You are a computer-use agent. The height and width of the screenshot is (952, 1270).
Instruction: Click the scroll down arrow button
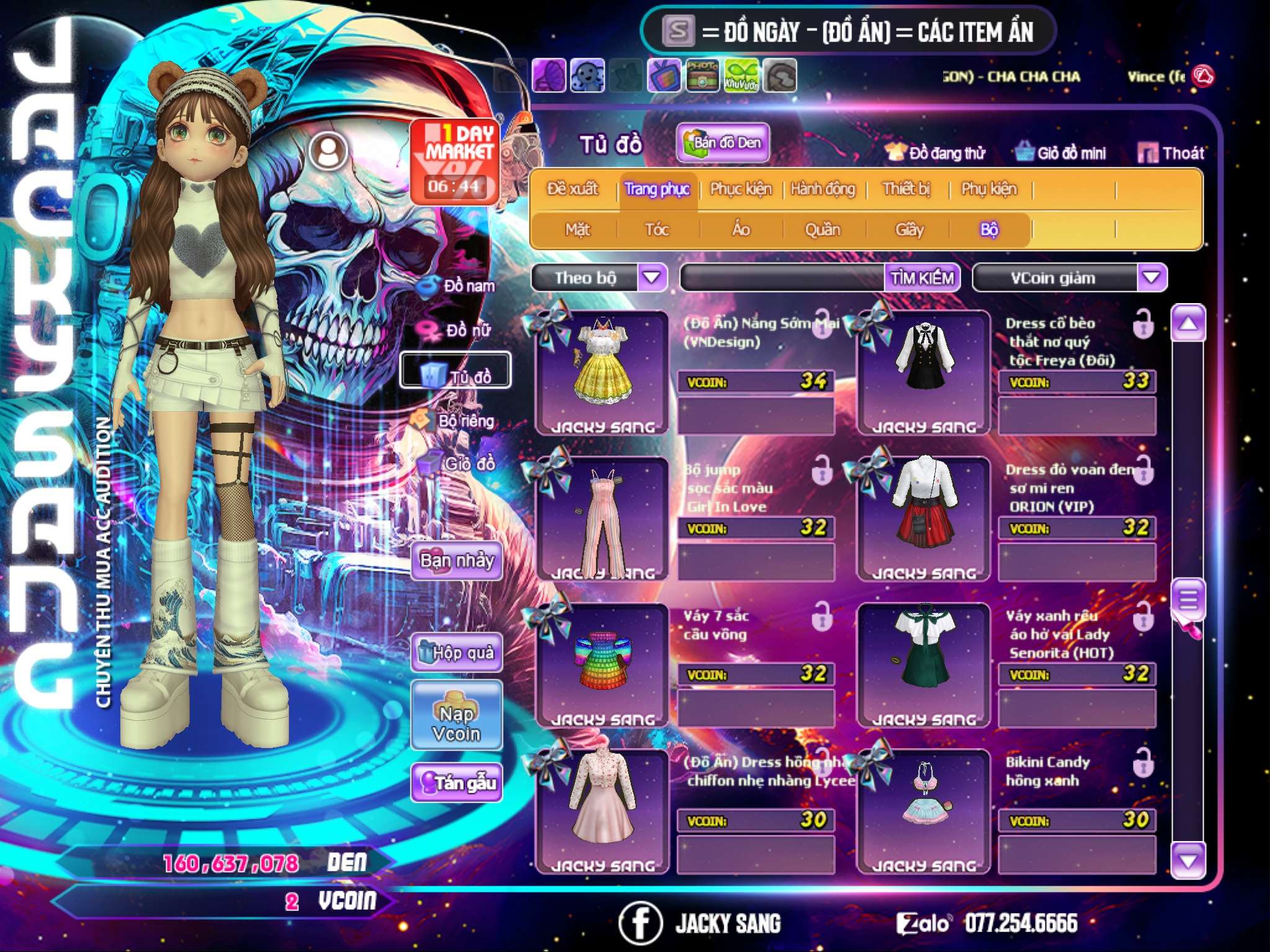[1188, 860]
